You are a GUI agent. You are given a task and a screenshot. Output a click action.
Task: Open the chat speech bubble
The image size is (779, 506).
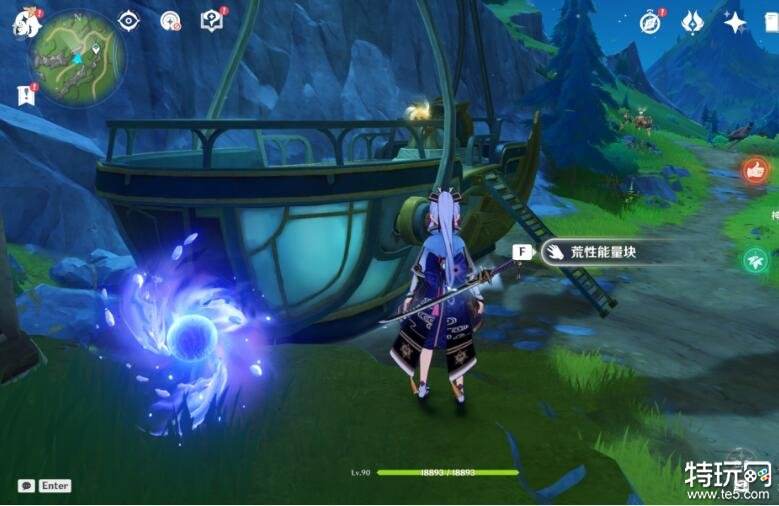26,486
